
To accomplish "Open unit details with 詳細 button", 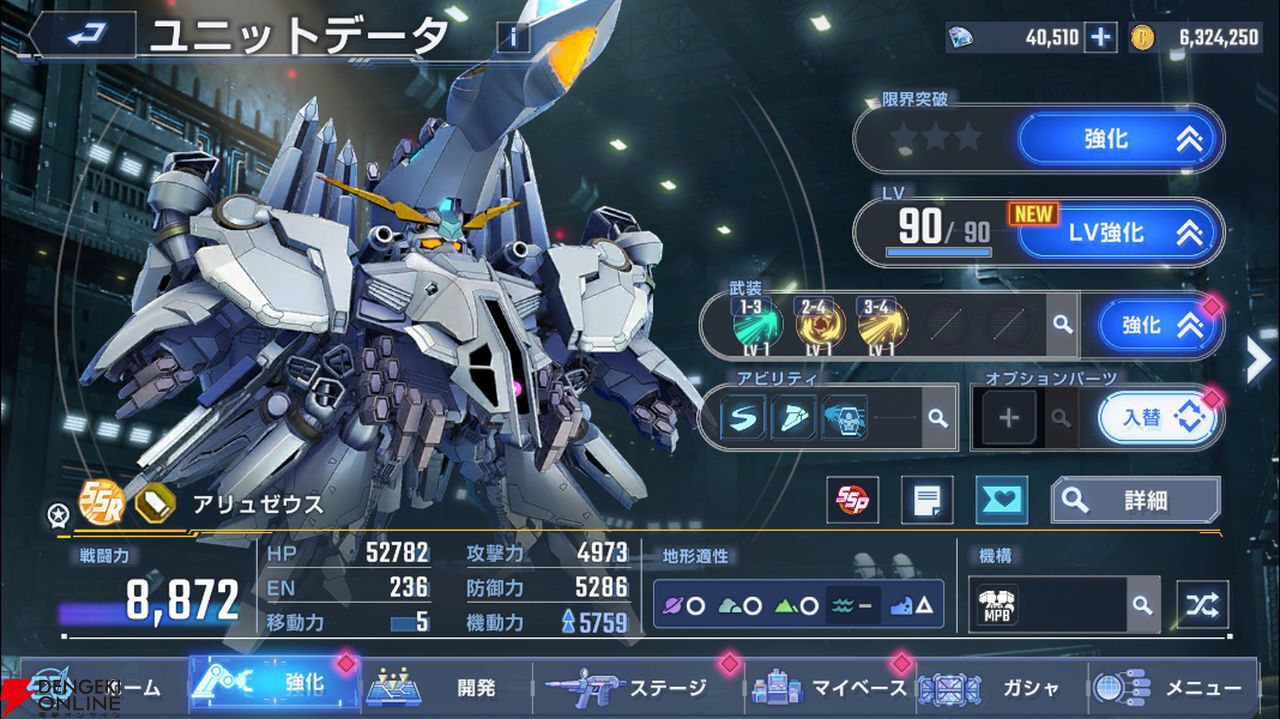I will tap(1135, 500).
